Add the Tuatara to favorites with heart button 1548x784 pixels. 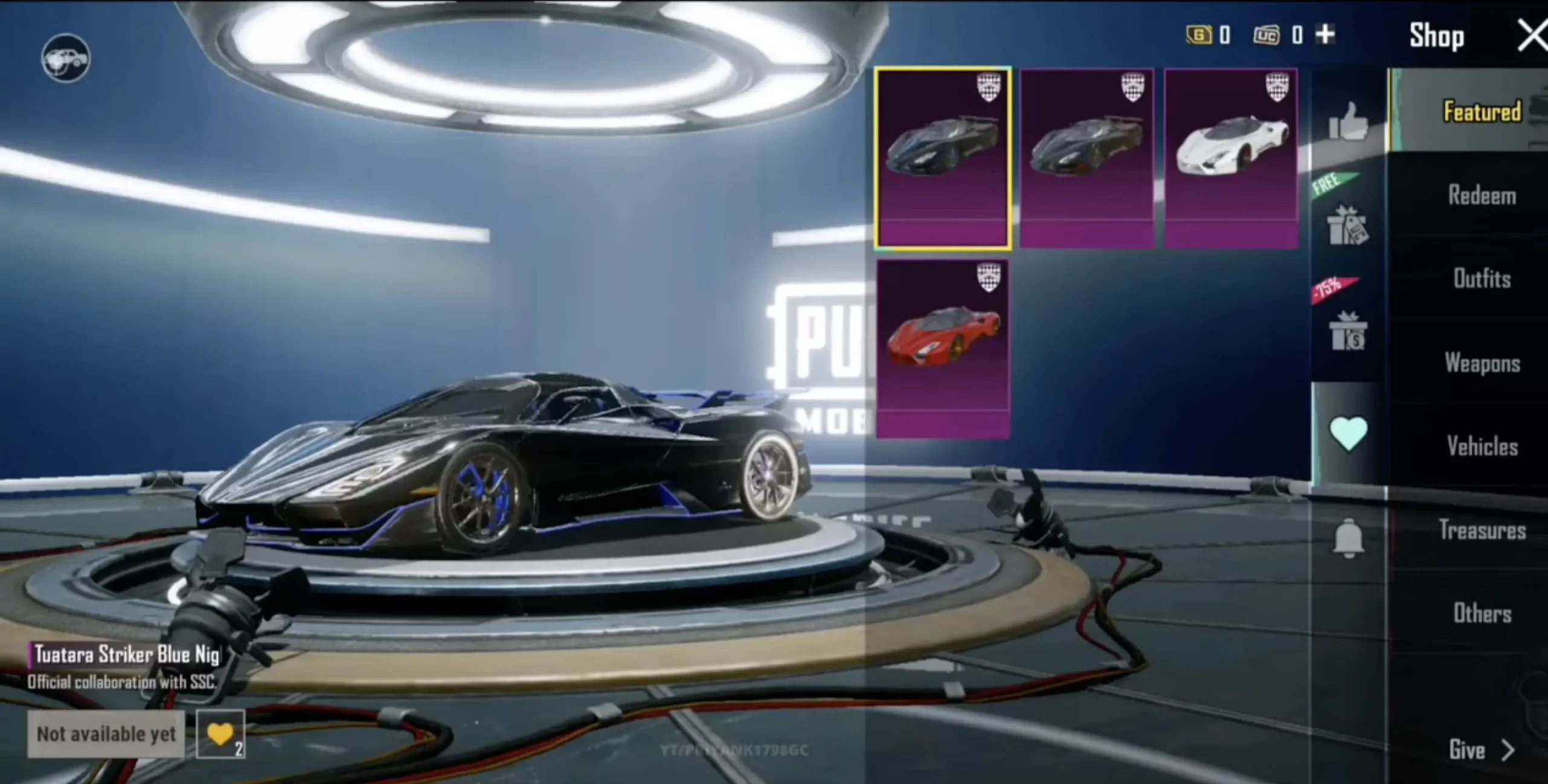pos(220,734)
